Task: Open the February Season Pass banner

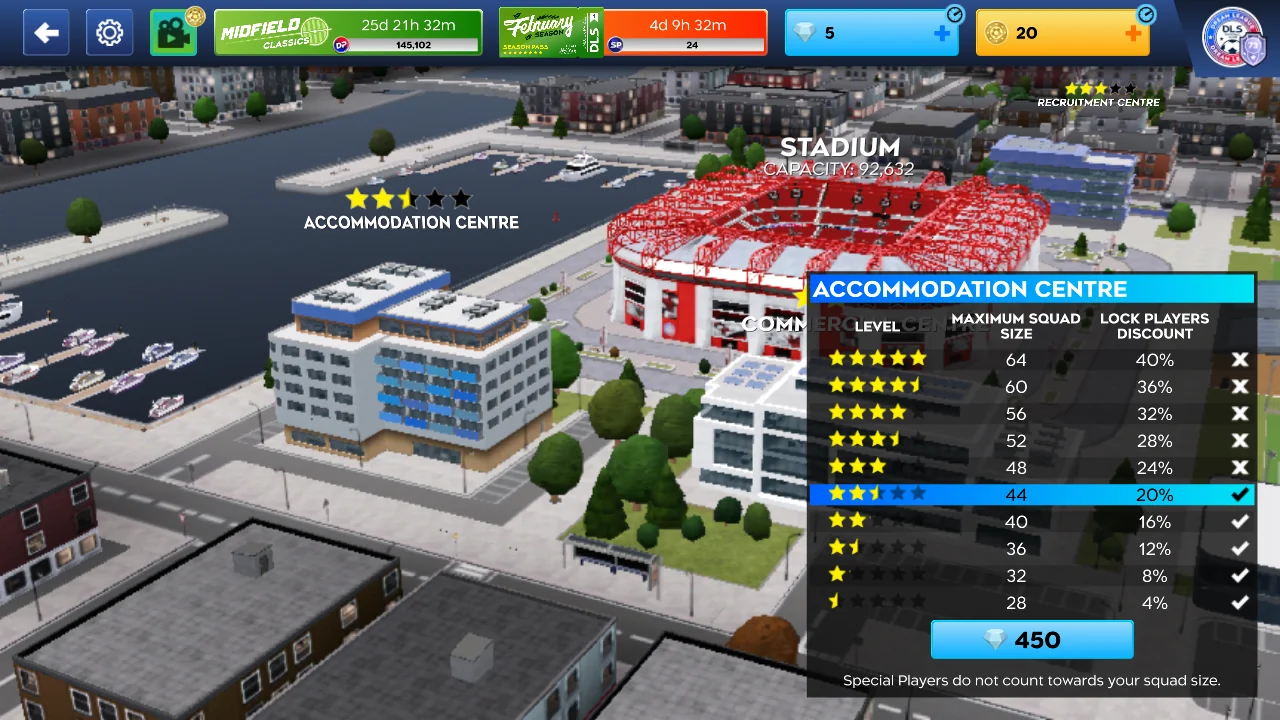Action: [633, 33]
